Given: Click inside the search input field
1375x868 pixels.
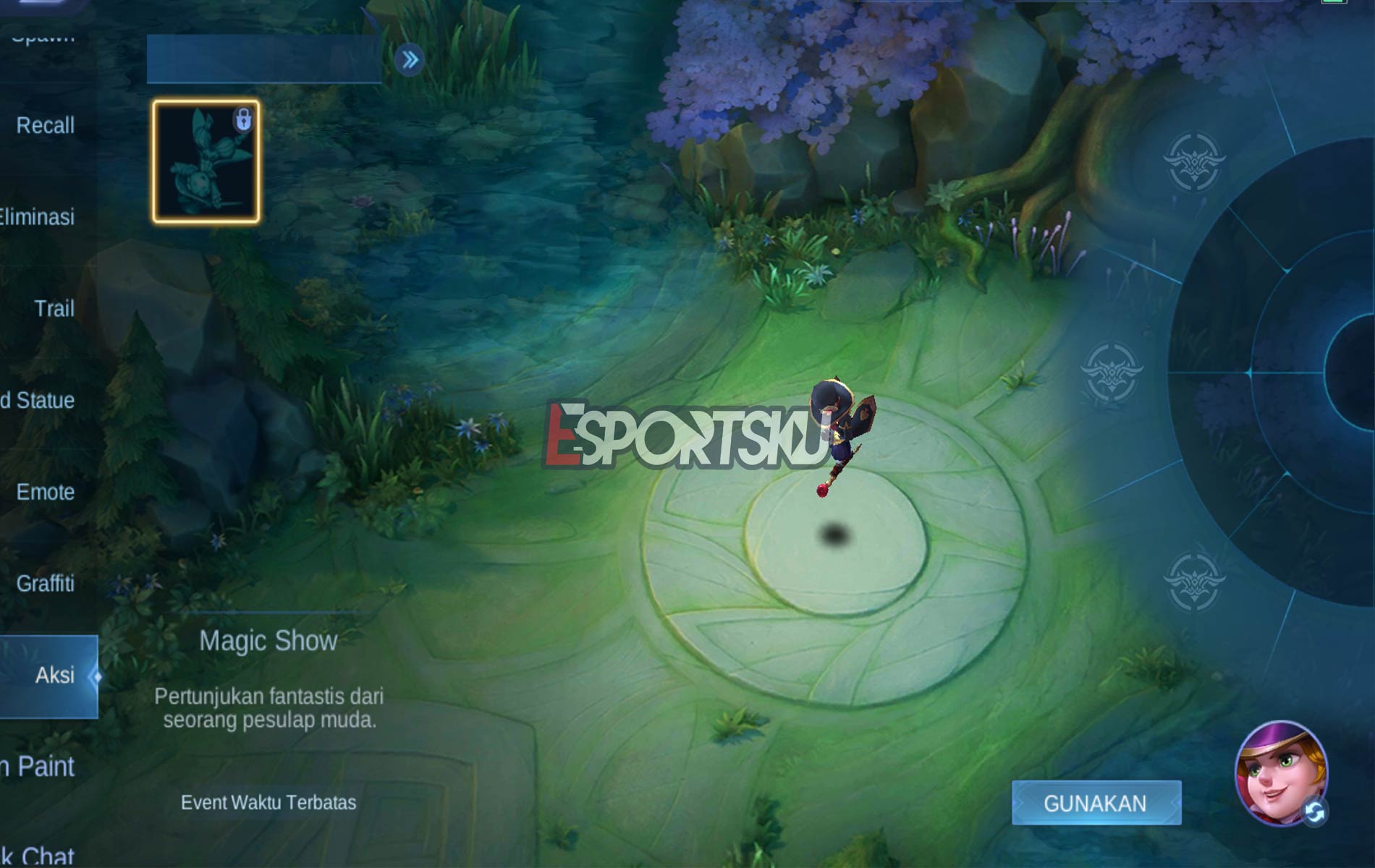Looking at the screenshot, I should point(261,58).
